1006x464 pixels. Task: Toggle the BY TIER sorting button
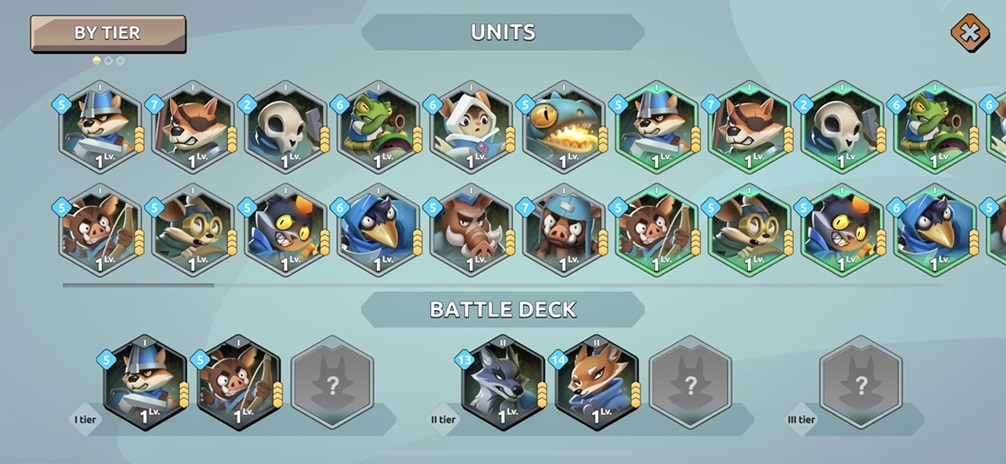pyautogui.click(x=108, y=33)
